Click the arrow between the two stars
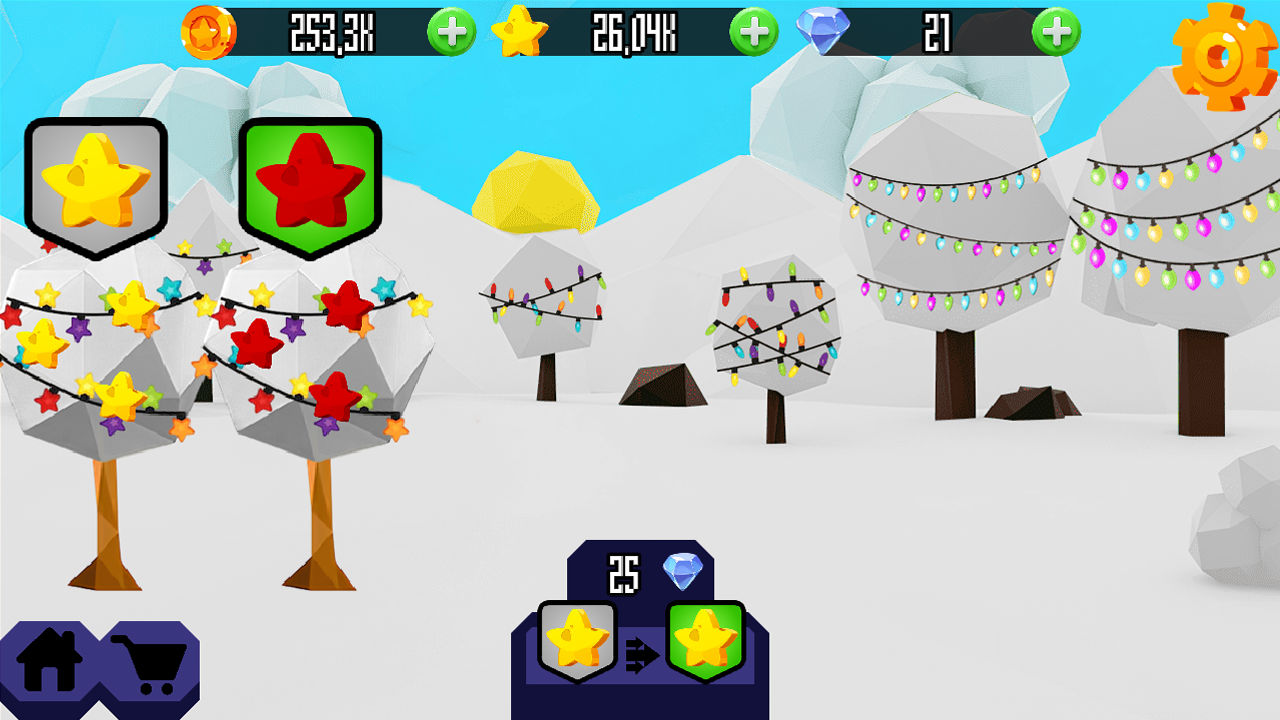Viewport: 1280px width, 720px height. [x=643, y=652]
